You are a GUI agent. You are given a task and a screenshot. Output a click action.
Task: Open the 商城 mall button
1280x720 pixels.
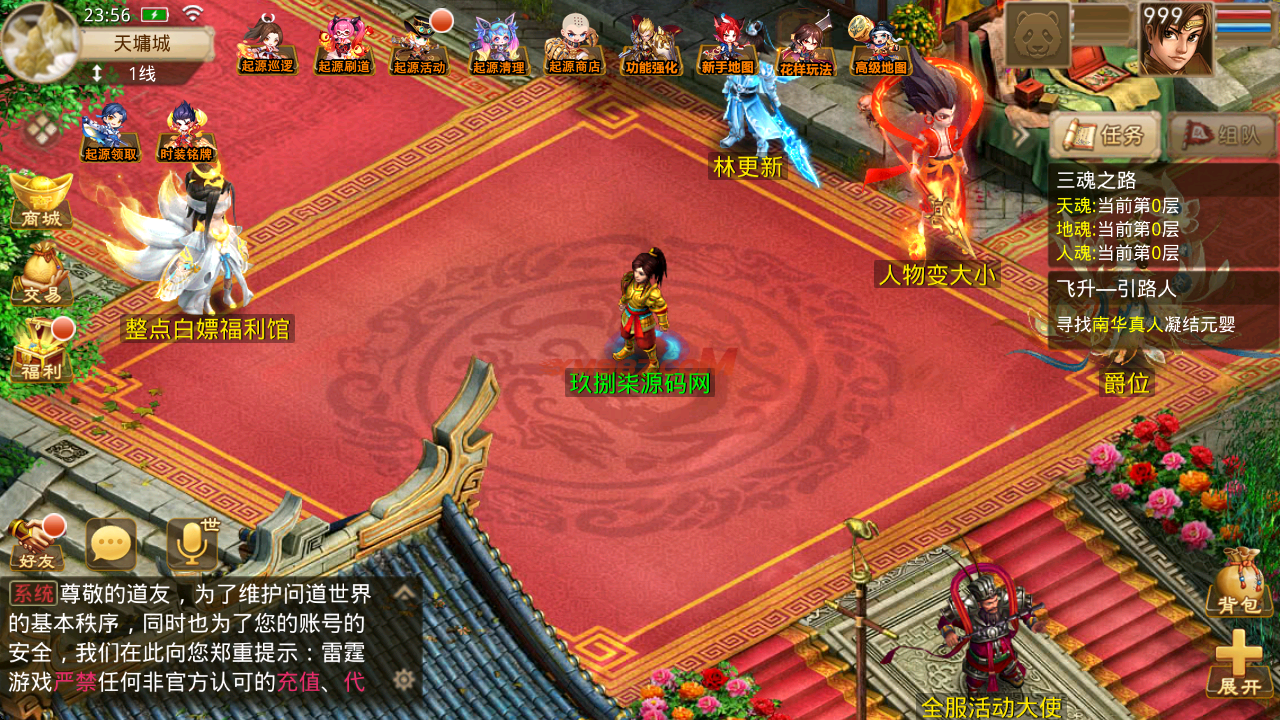coord(41,200)
